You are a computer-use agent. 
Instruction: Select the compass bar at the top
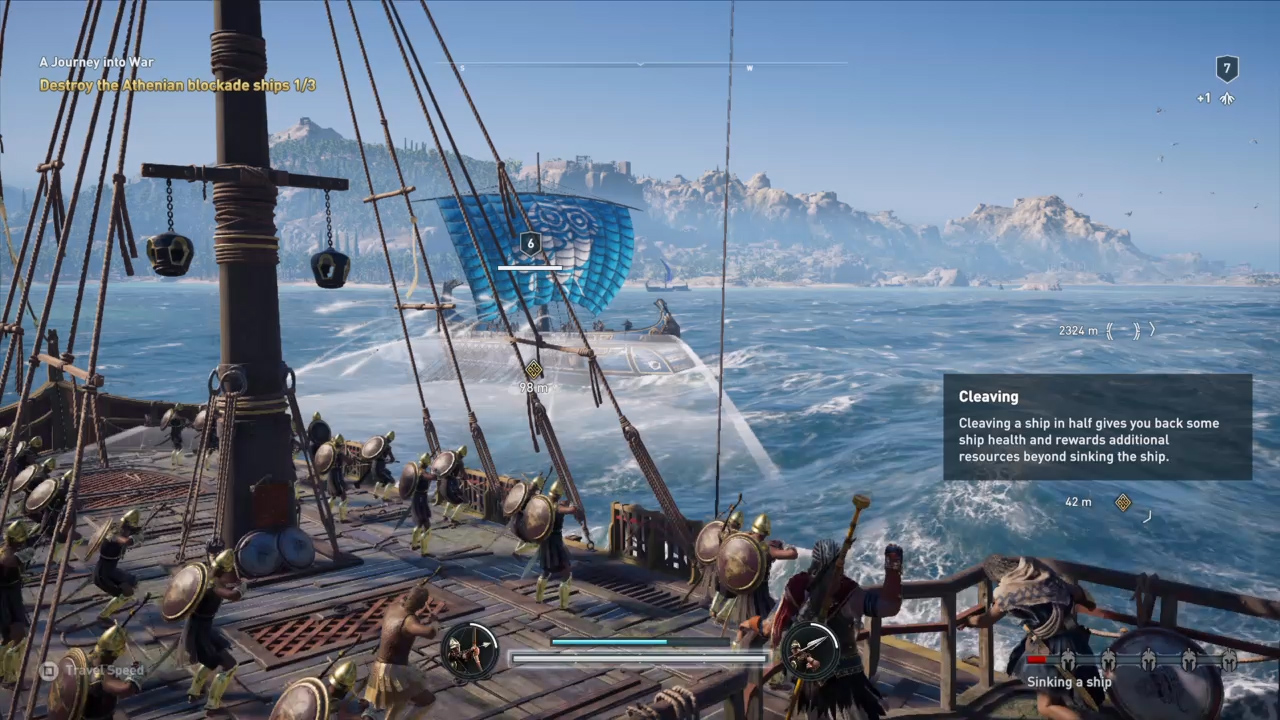(640, 65)
